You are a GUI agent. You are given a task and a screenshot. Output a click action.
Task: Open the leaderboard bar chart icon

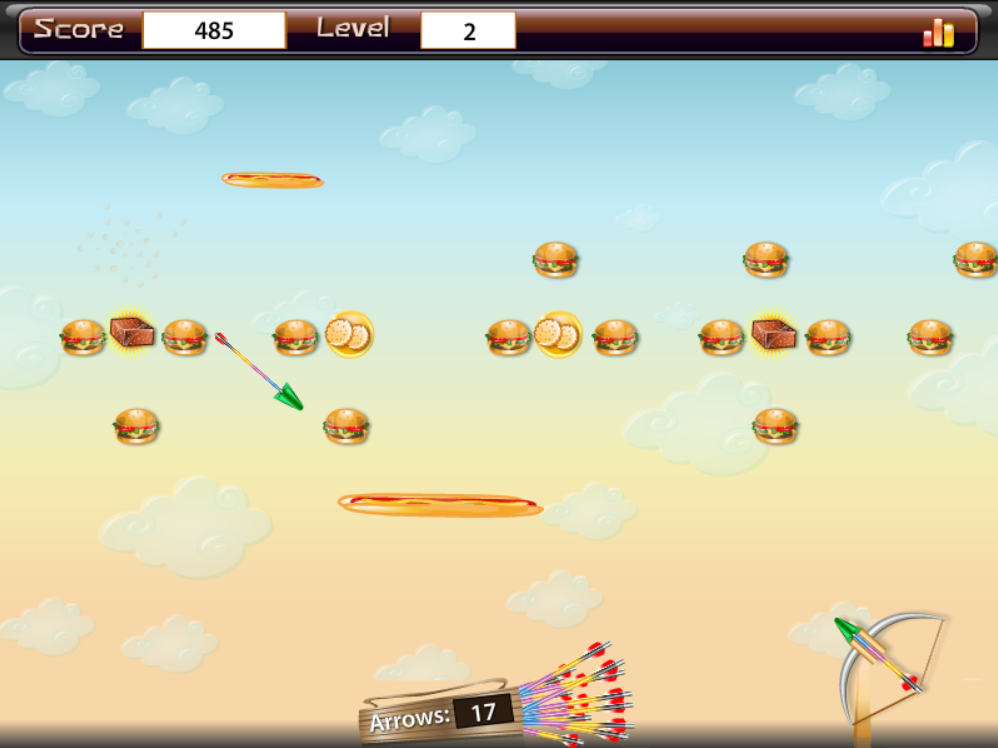pyautogui.click(x=938, y=33)
